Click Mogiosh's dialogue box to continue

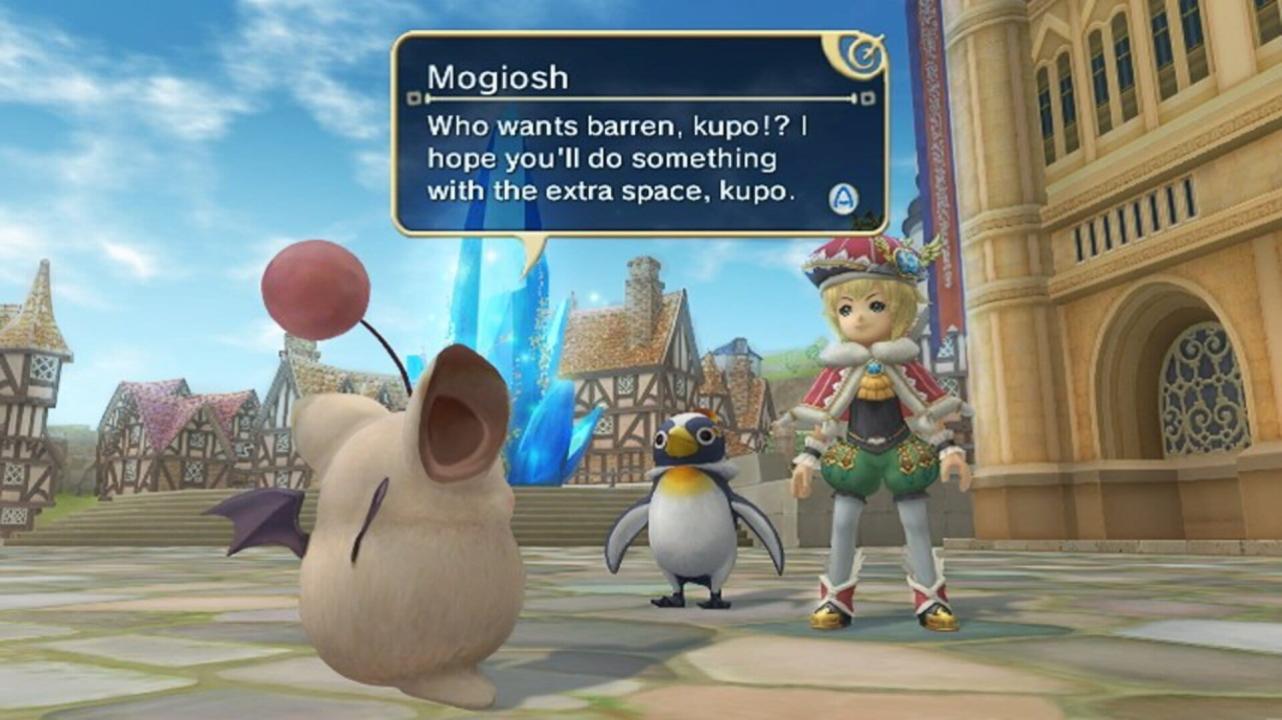tap(640, 135)
